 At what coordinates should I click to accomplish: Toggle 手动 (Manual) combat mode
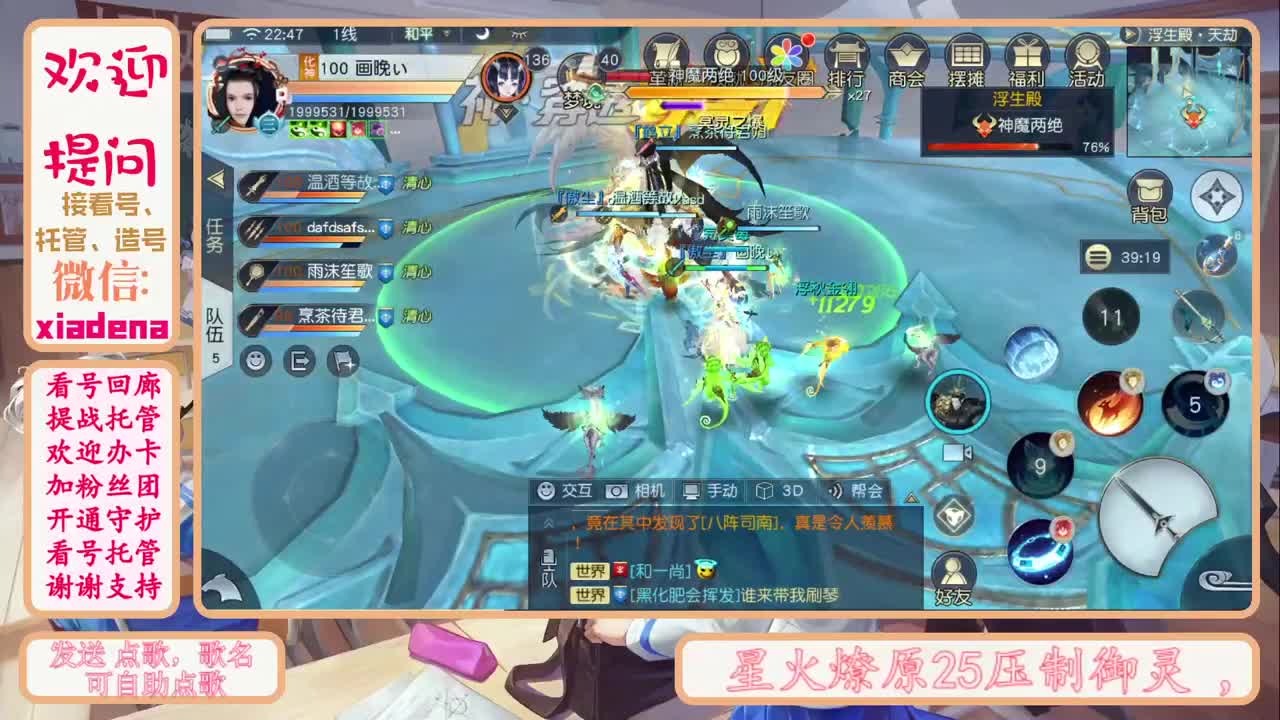coord(714,491)
